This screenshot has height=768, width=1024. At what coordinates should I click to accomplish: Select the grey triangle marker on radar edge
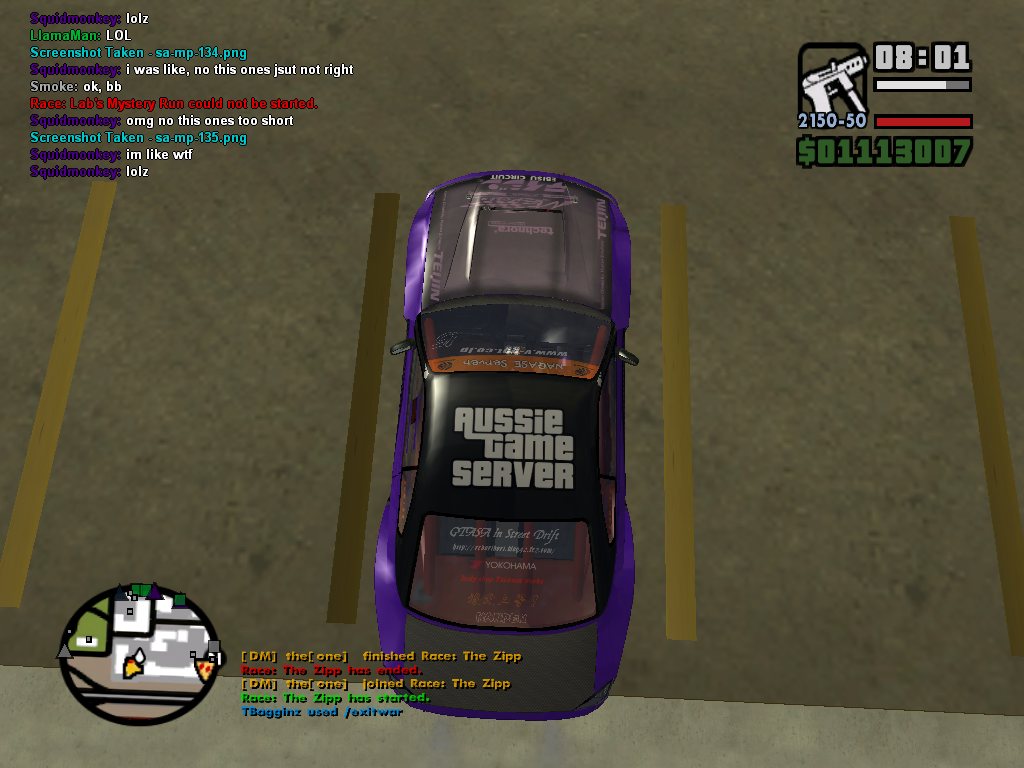pyautogui.click(x=65, y=650)
